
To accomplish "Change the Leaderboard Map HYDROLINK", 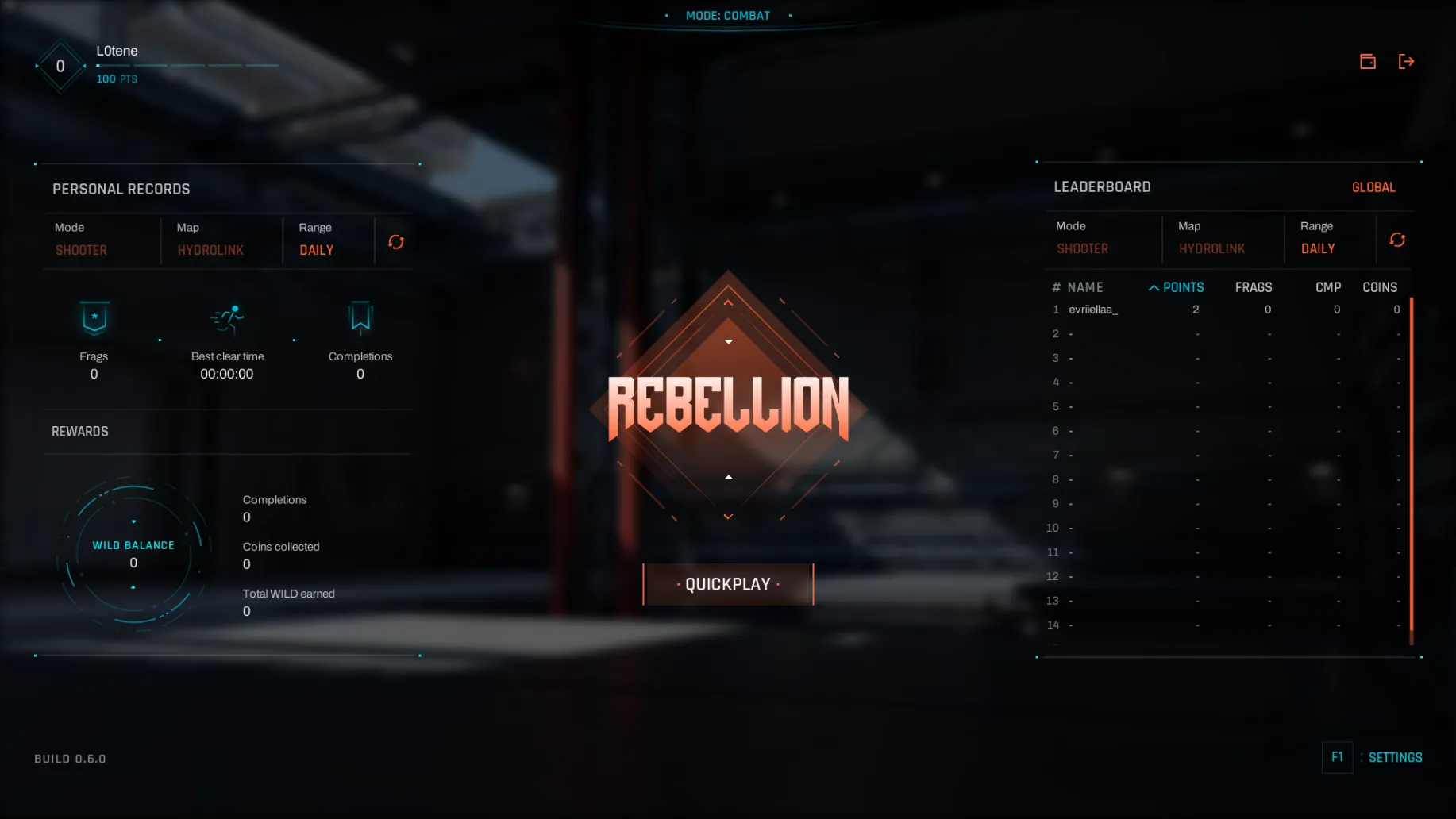I will click(1211, 248).
